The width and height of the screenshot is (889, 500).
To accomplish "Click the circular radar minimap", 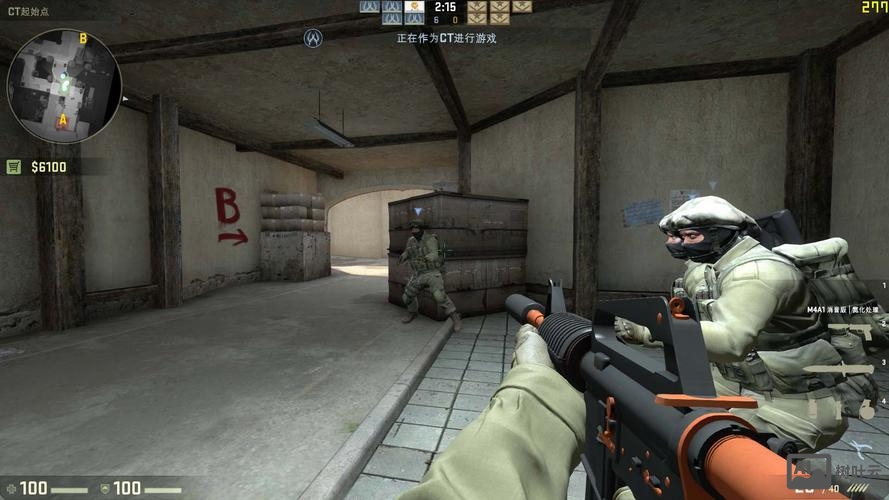I will [63, 86].
